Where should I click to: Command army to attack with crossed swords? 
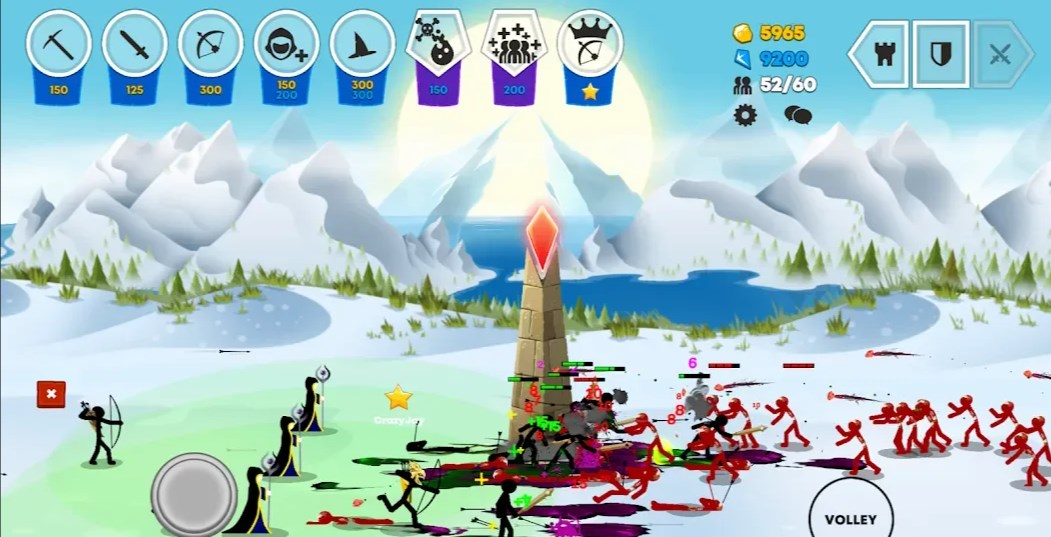(1000, 54)
